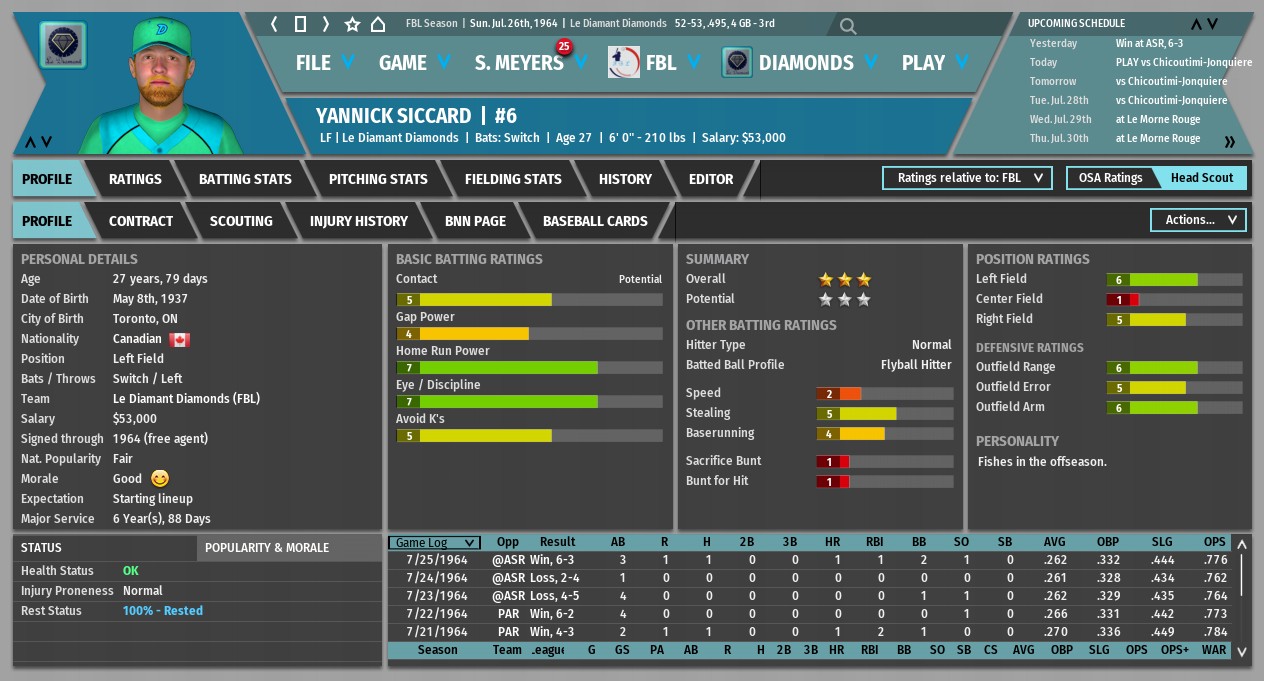This screenshot has width=1264, height=681.
Task: Show the INJURY HISTORY sub-tab
Action: click(x=358, y=221)
